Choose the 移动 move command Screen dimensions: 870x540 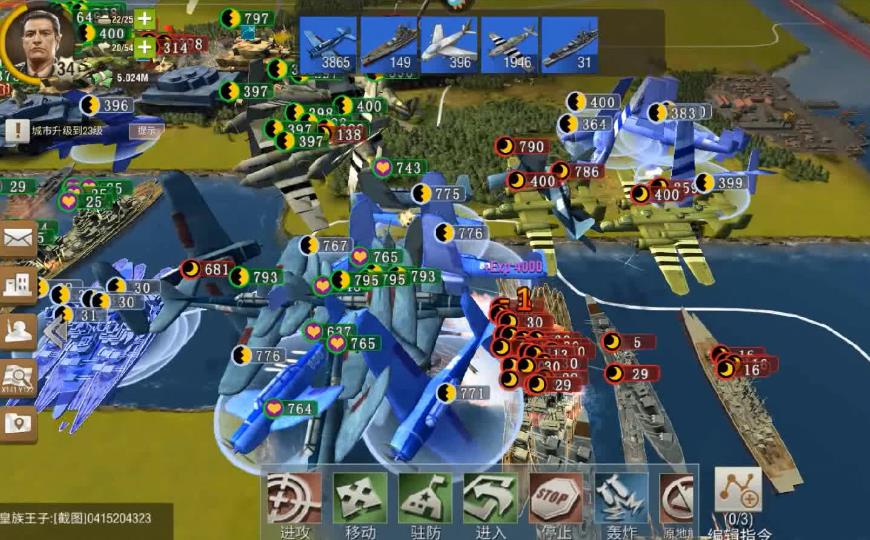(360, 498)
